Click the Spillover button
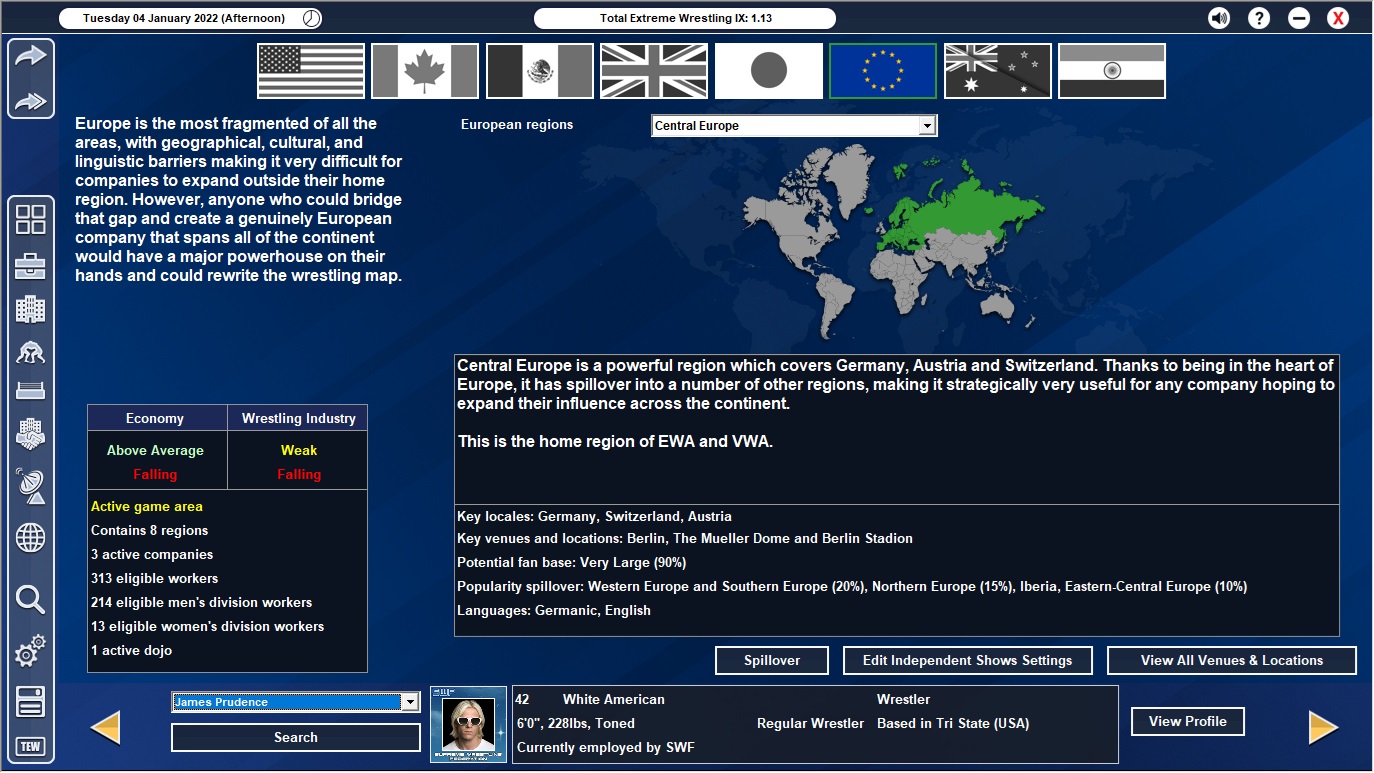 [771, 660]
